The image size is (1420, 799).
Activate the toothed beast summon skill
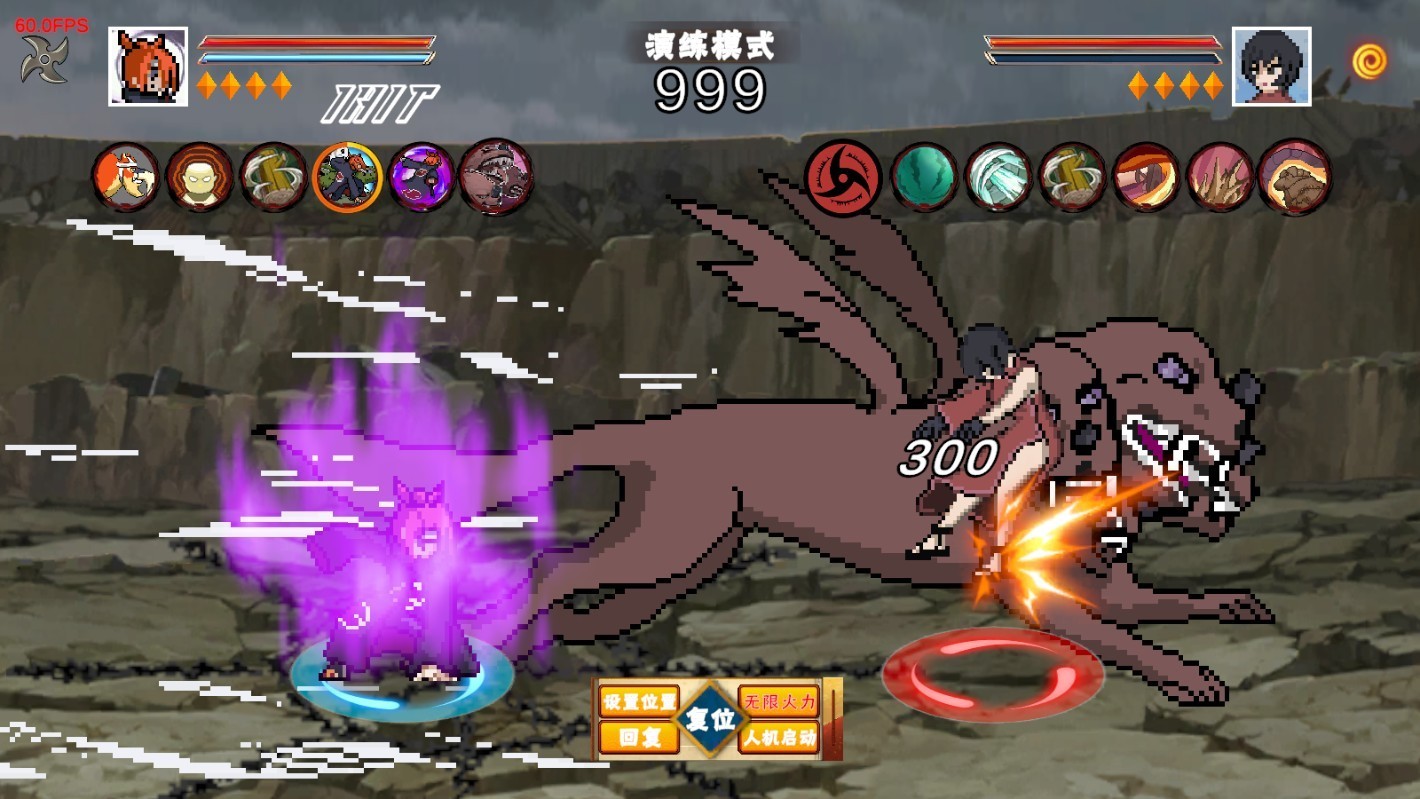click(495, 177)
